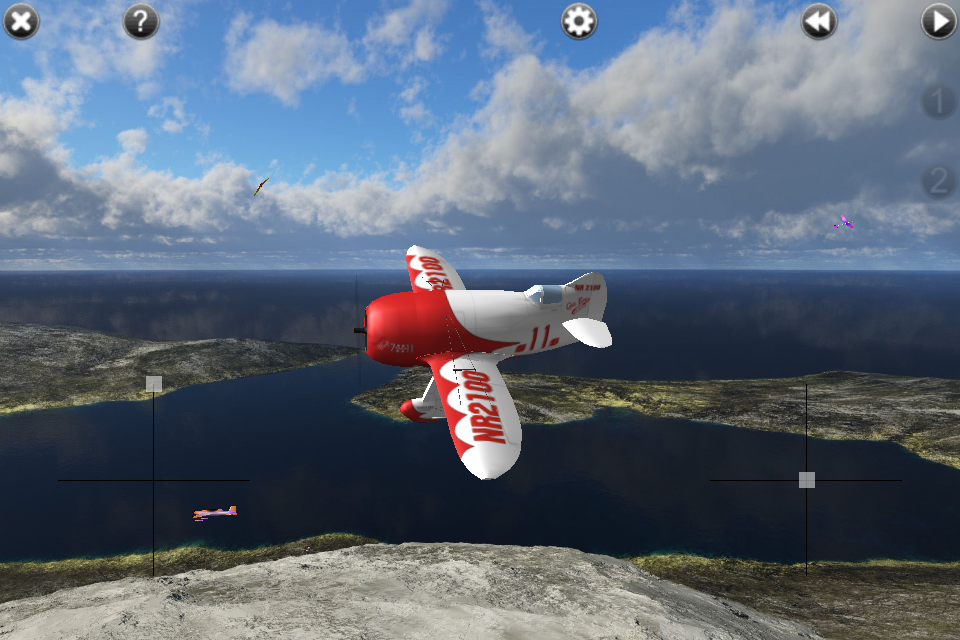The height and width of the screenshot is (640, 960).
Task: Open settings with the gear icon
Action: point(579,21)
